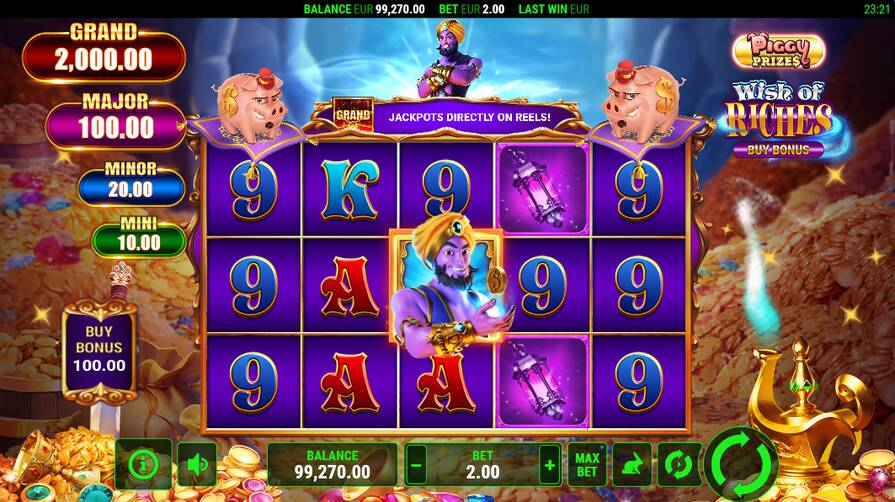Set the wager to Max Bet

click(x=587, y=464)
